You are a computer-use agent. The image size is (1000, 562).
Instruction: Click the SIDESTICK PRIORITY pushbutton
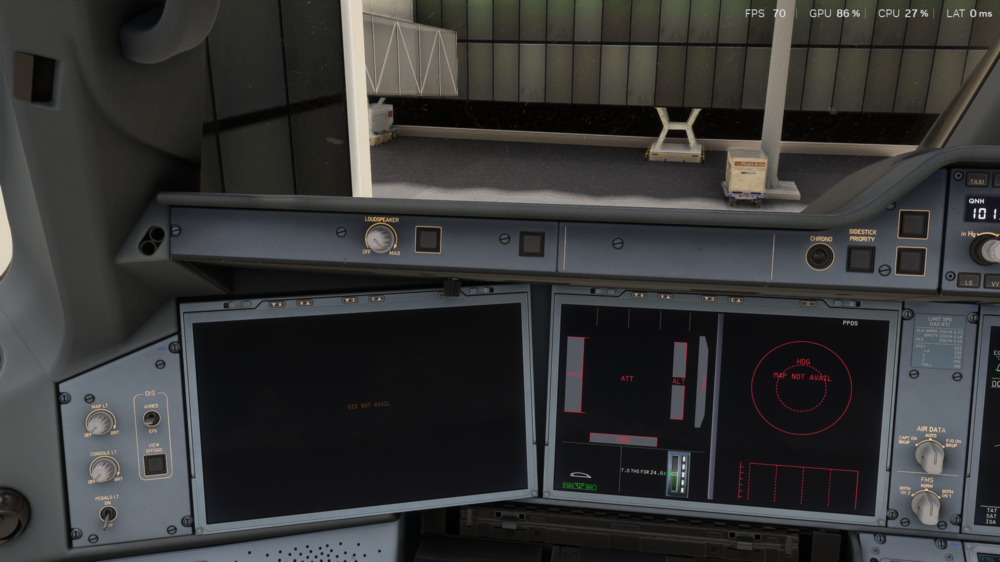click(x=860, y=259)
